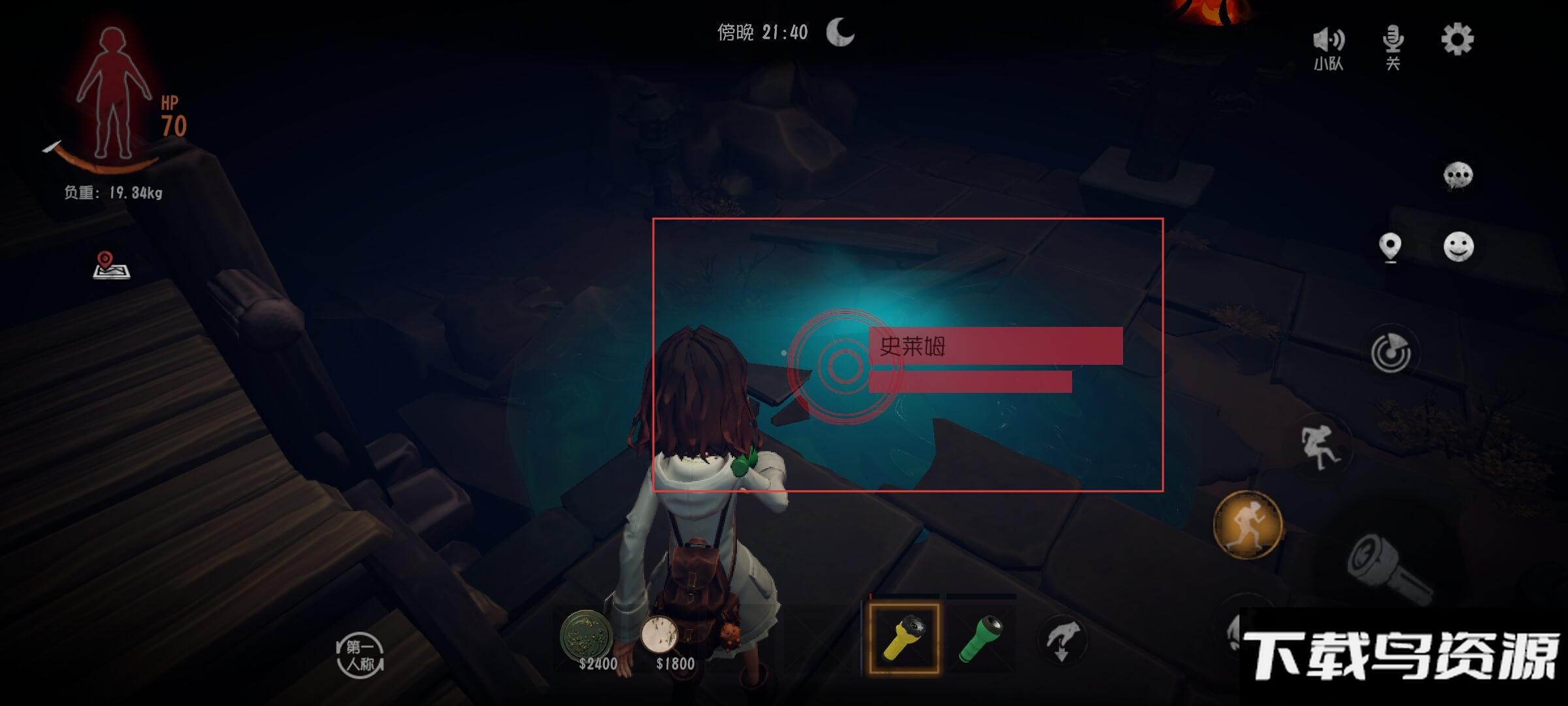Select the green flashlight hotbar slot

tap(981, 639)
